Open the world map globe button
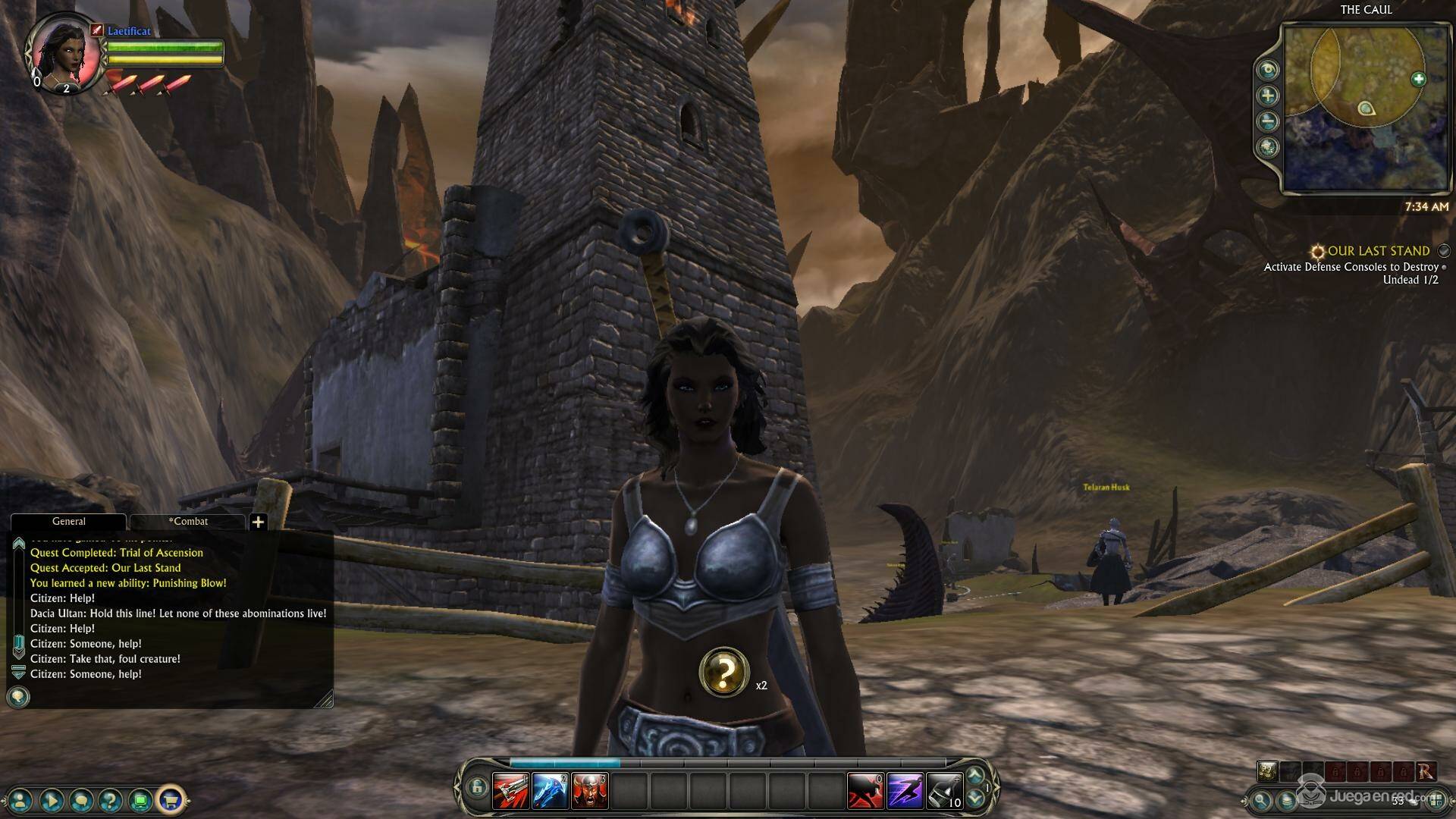 click(x=1267, y=147)
